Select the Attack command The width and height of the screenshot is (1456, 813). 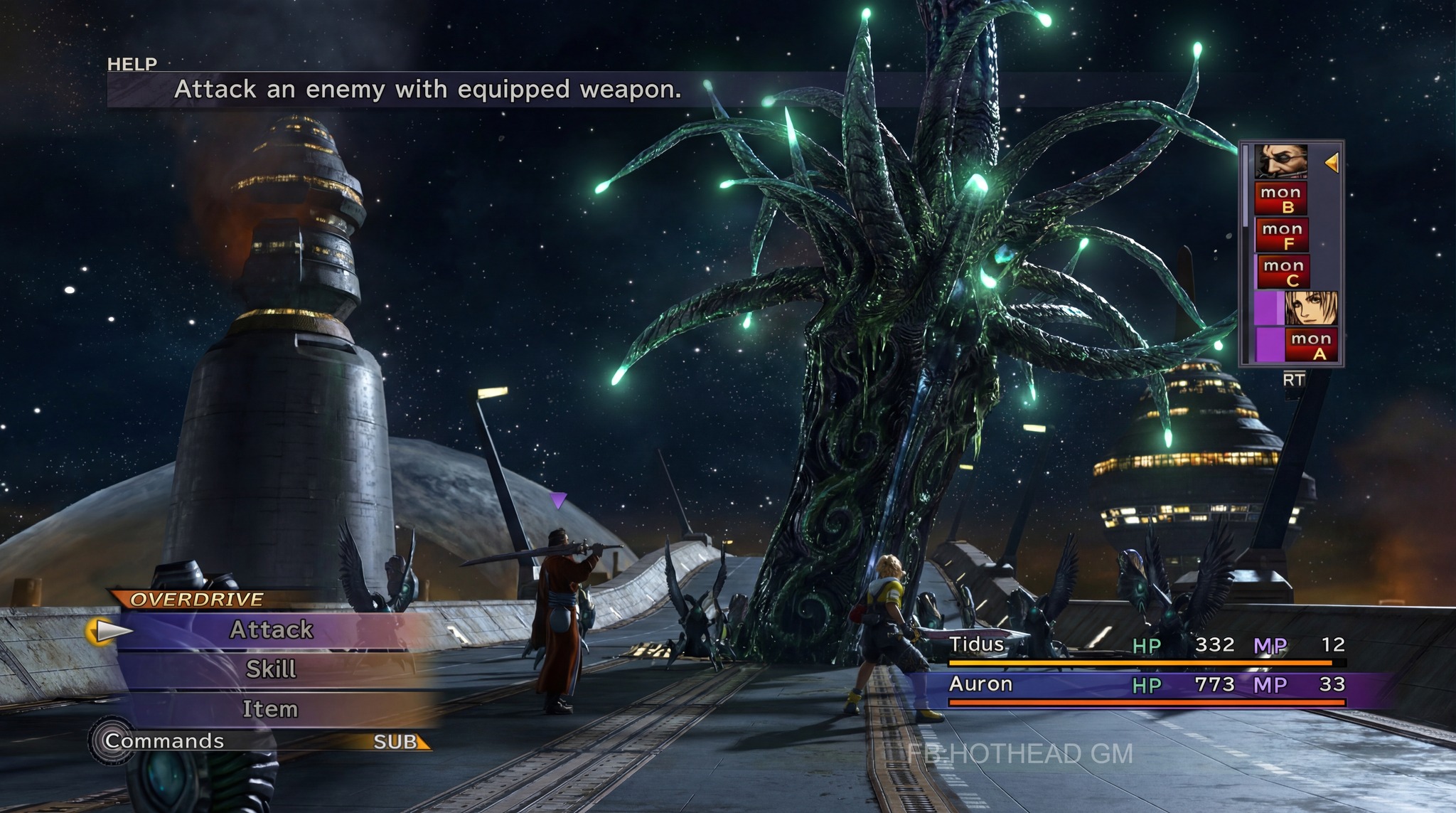271,630
